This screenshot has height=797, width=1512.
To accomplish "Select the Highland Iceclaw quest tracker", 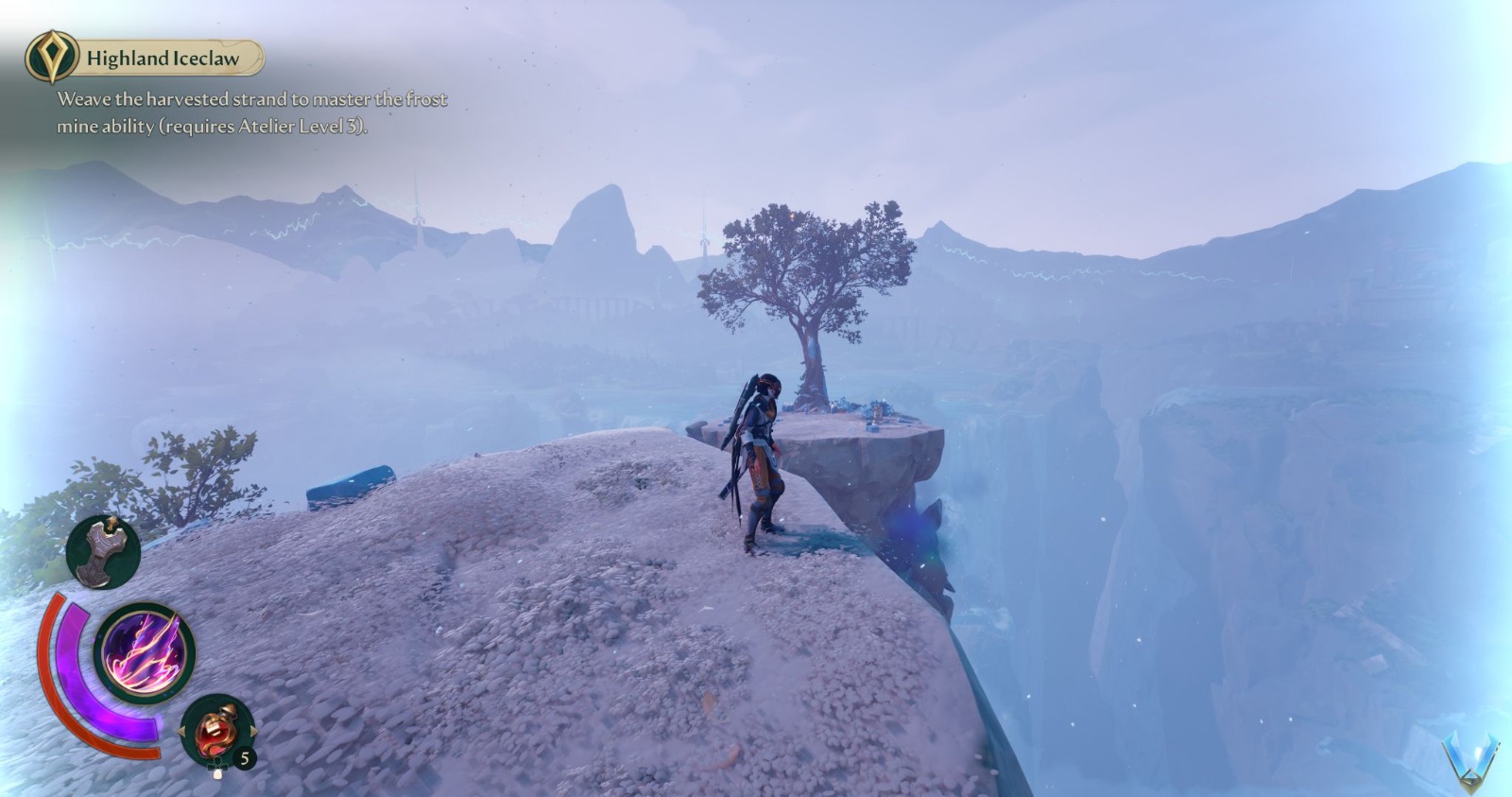I will point(161,59).
